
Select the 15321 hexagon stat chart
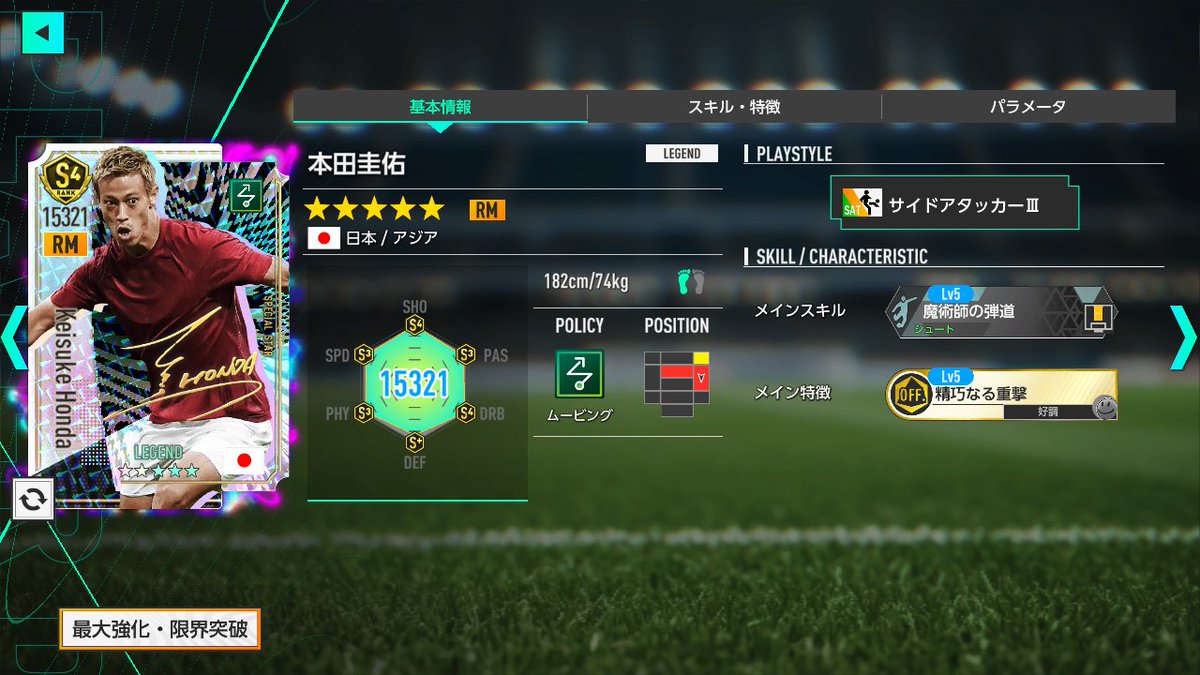pyautogui.click(x=414, y=382)
